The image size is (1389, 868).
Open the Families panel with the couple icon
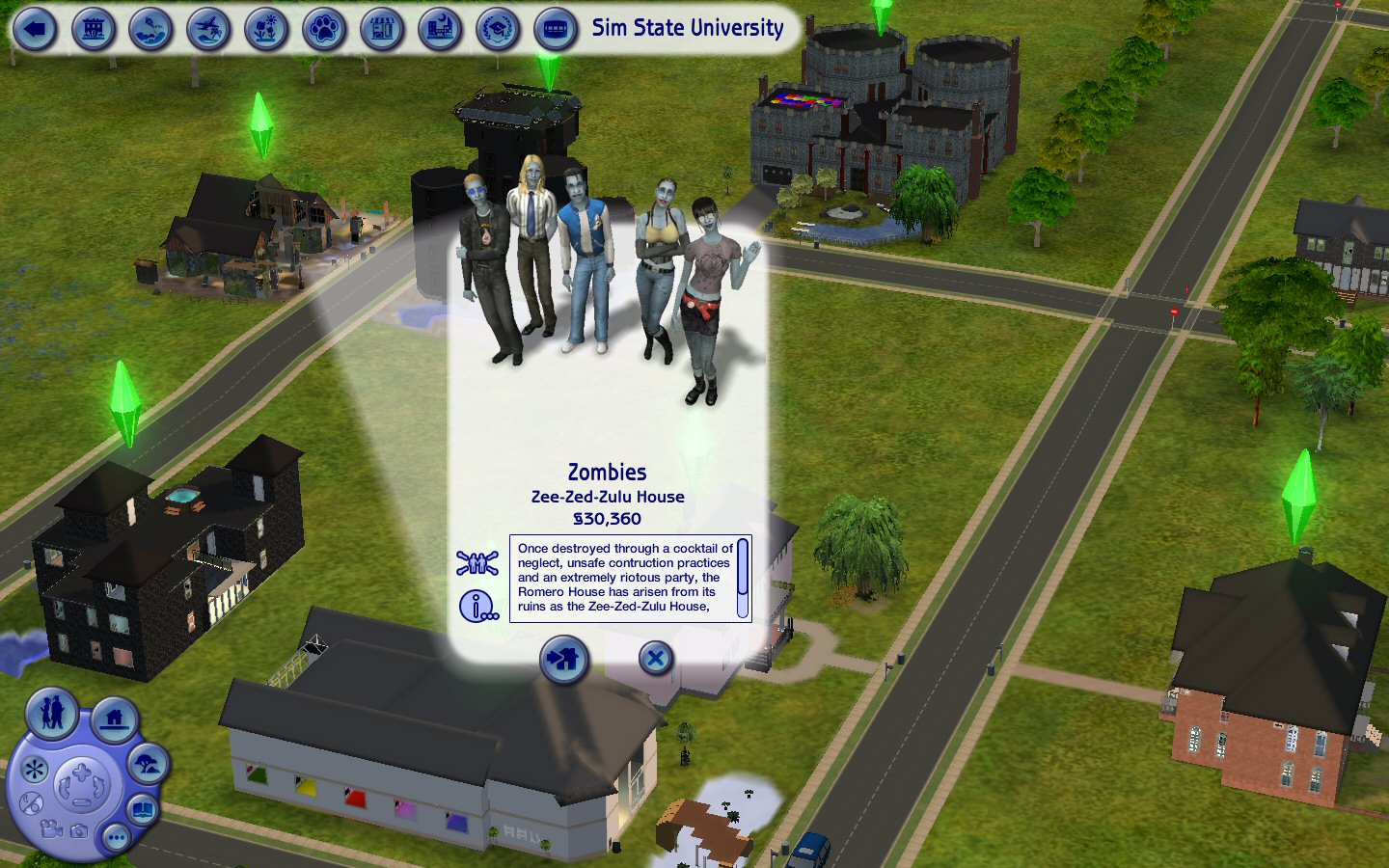[x=51, y=714]
